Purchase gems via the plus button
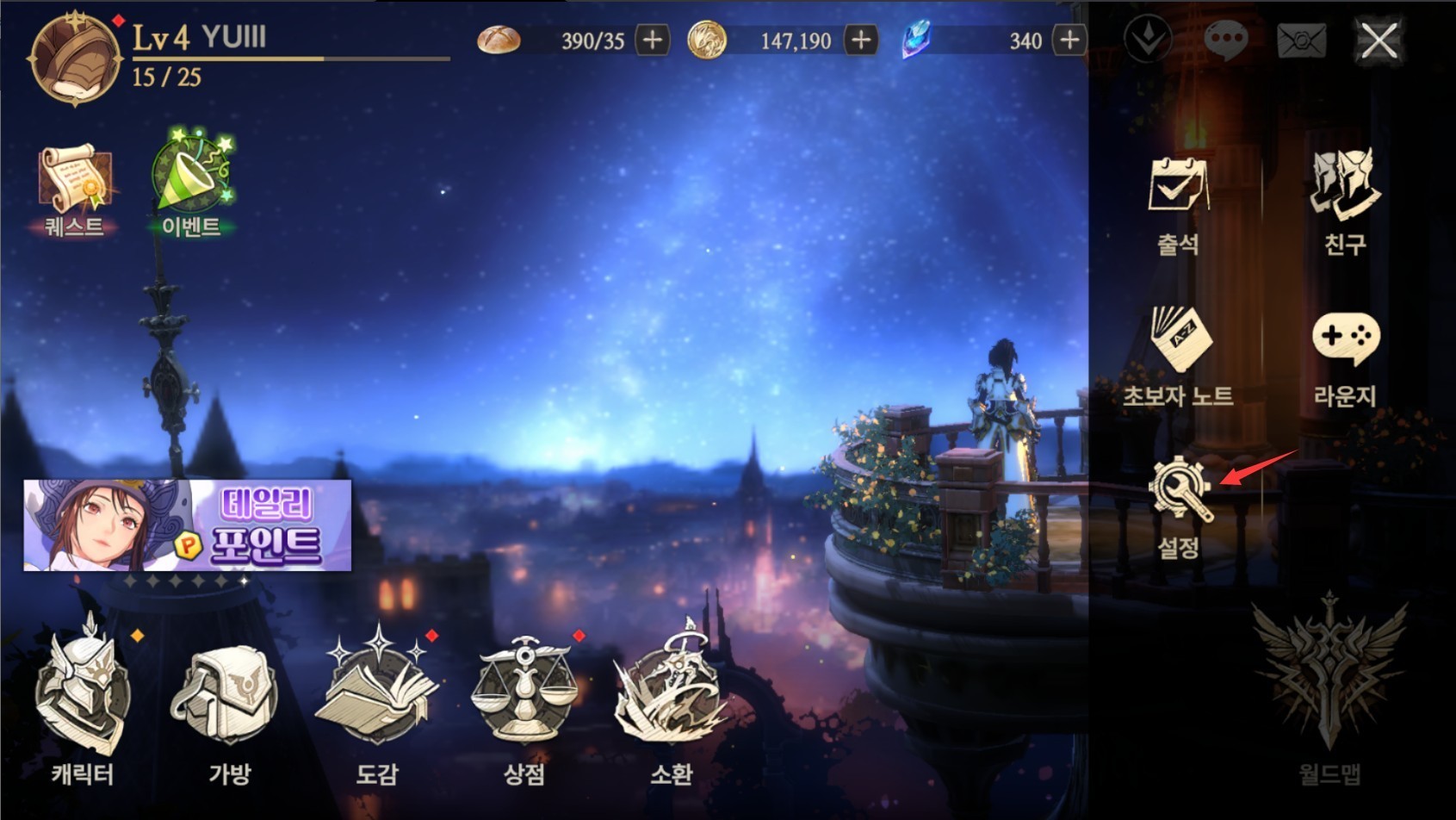The height and width of the screenshot is (820, 1456). [x=1068, y=40]
